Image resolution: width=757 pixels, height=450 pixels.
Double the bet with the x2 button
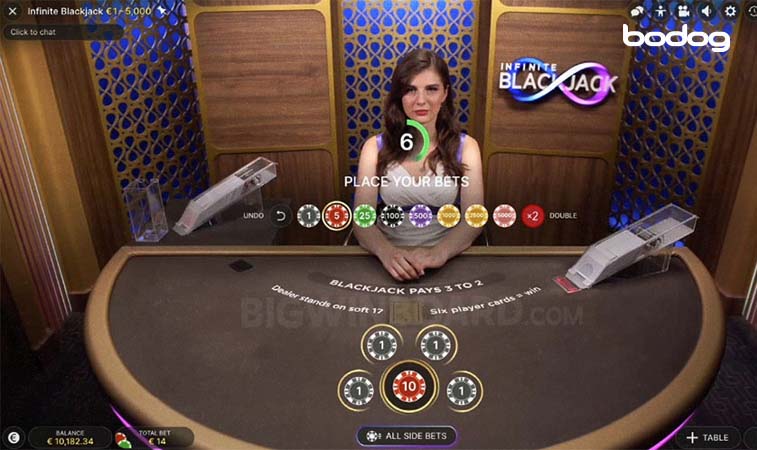tap(533, 215)
